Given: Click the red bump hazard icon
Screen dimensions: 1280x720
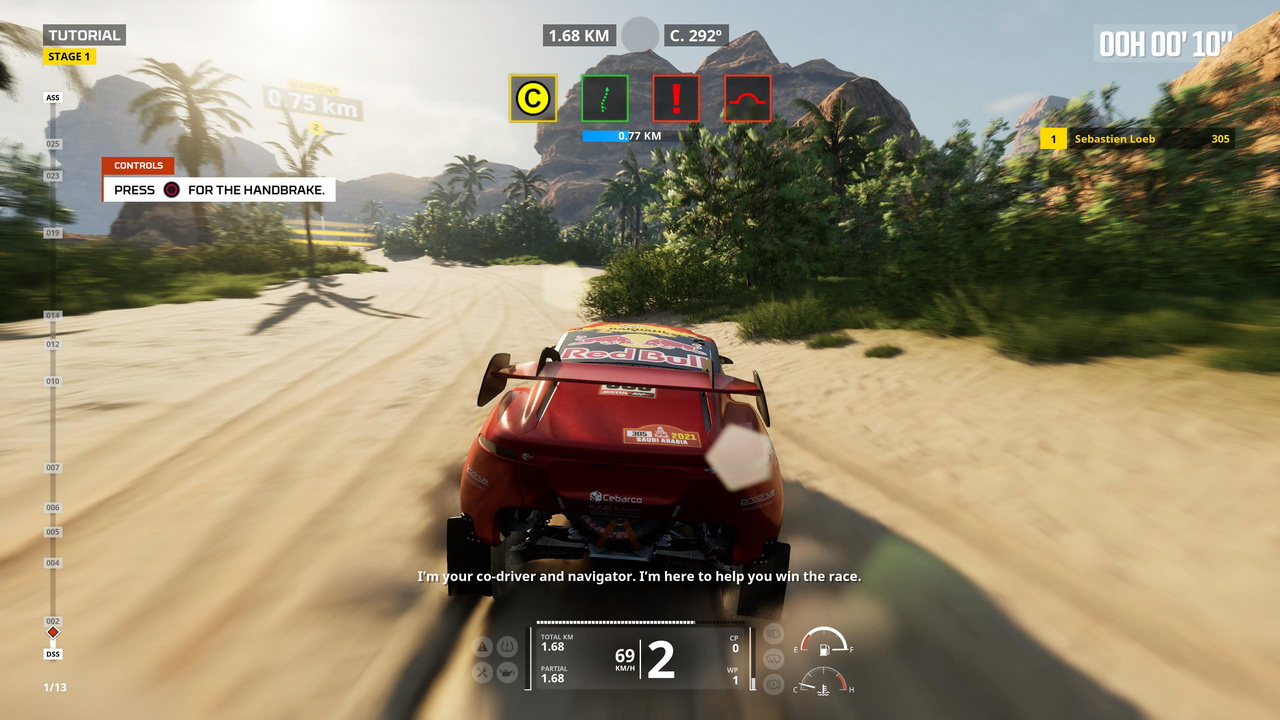Looking at the screenshot, I should point(747,98).
